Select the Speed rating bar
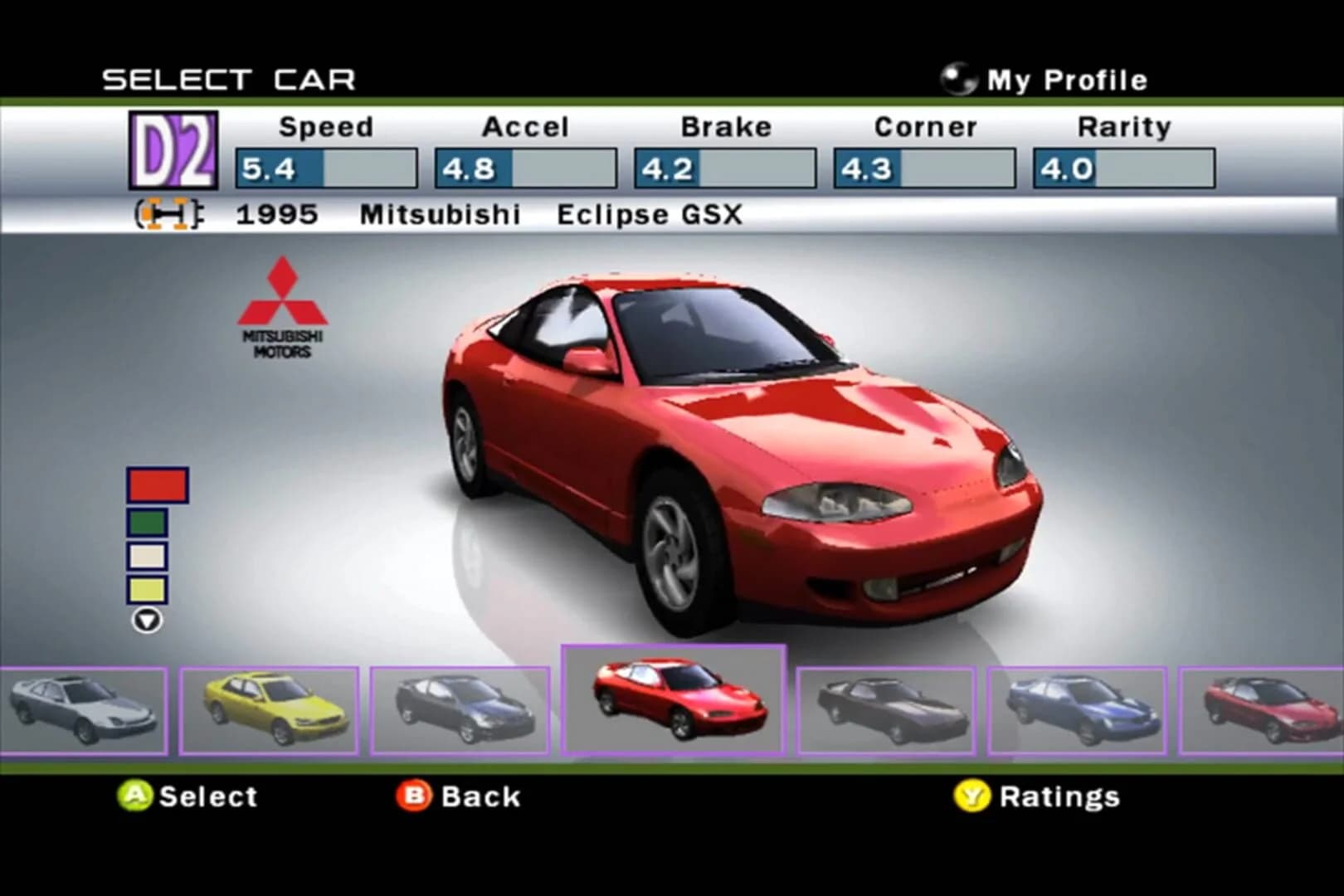The height and width of the screenshot is (896, 1344). coord(325,166)
